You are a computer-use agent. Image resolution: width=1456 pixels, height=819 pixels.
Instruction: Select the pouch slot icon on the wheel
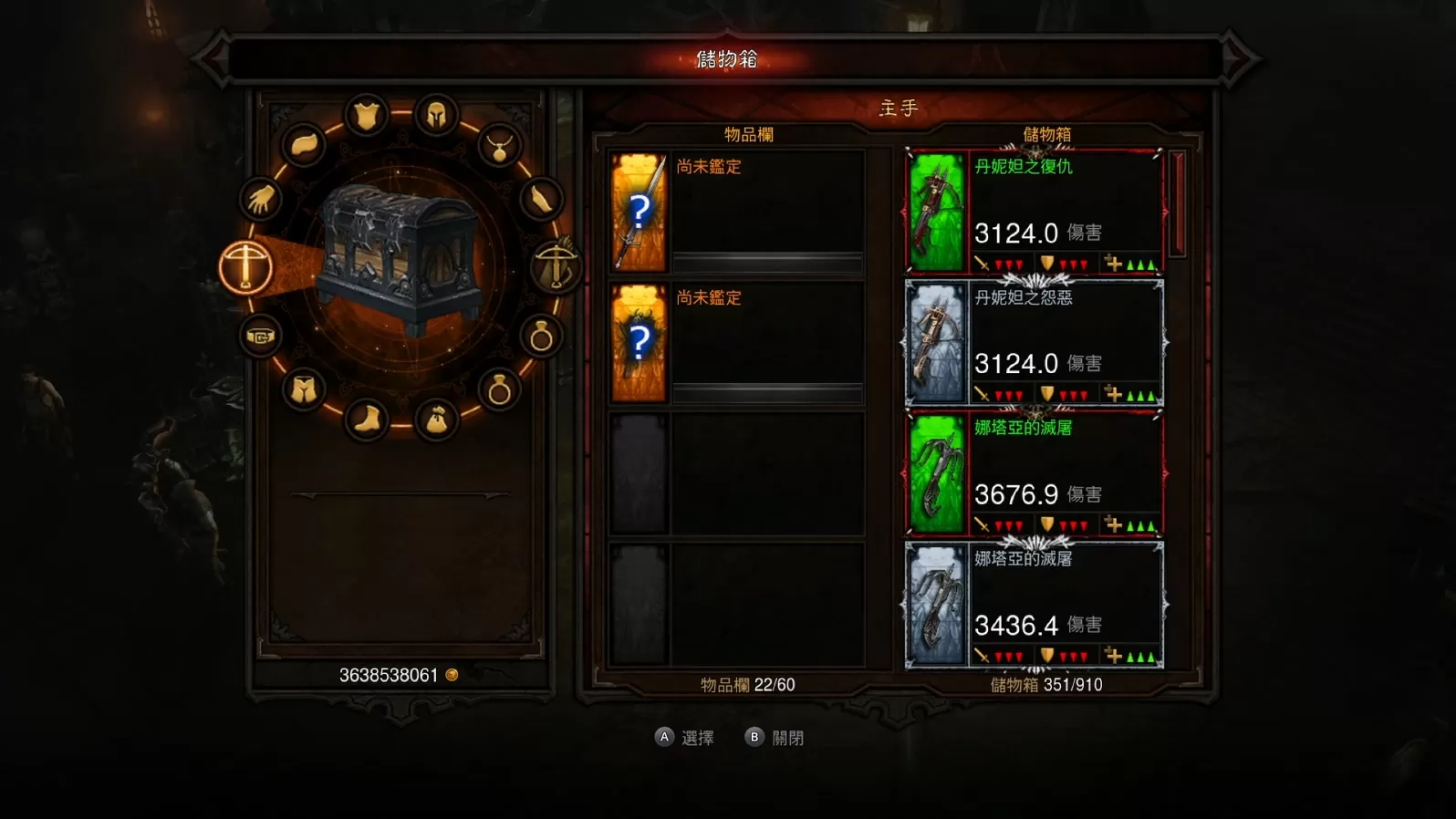tap(438, 418)
